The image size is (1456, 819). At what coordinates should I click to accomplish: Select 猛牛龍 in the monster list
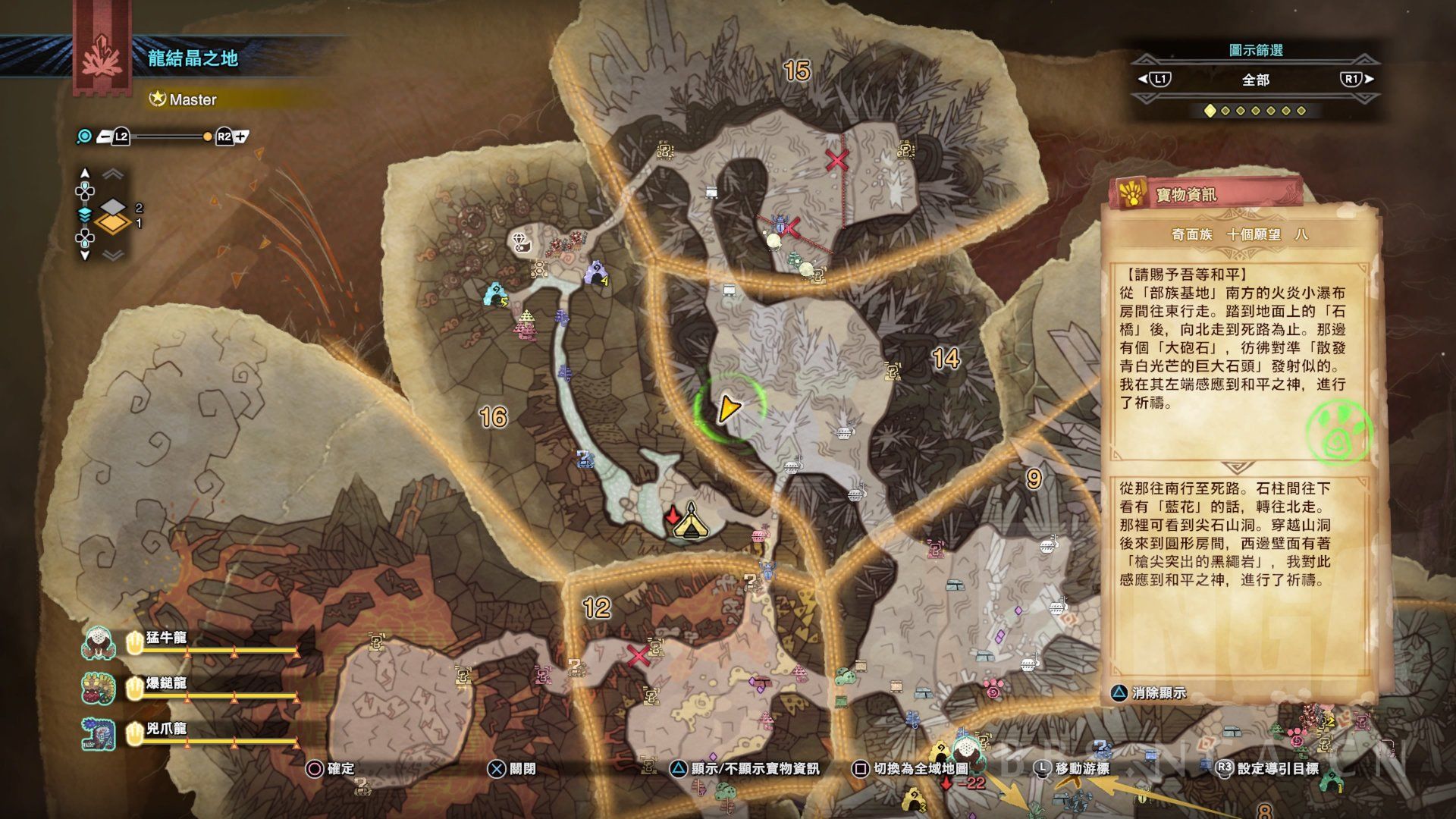166,638
